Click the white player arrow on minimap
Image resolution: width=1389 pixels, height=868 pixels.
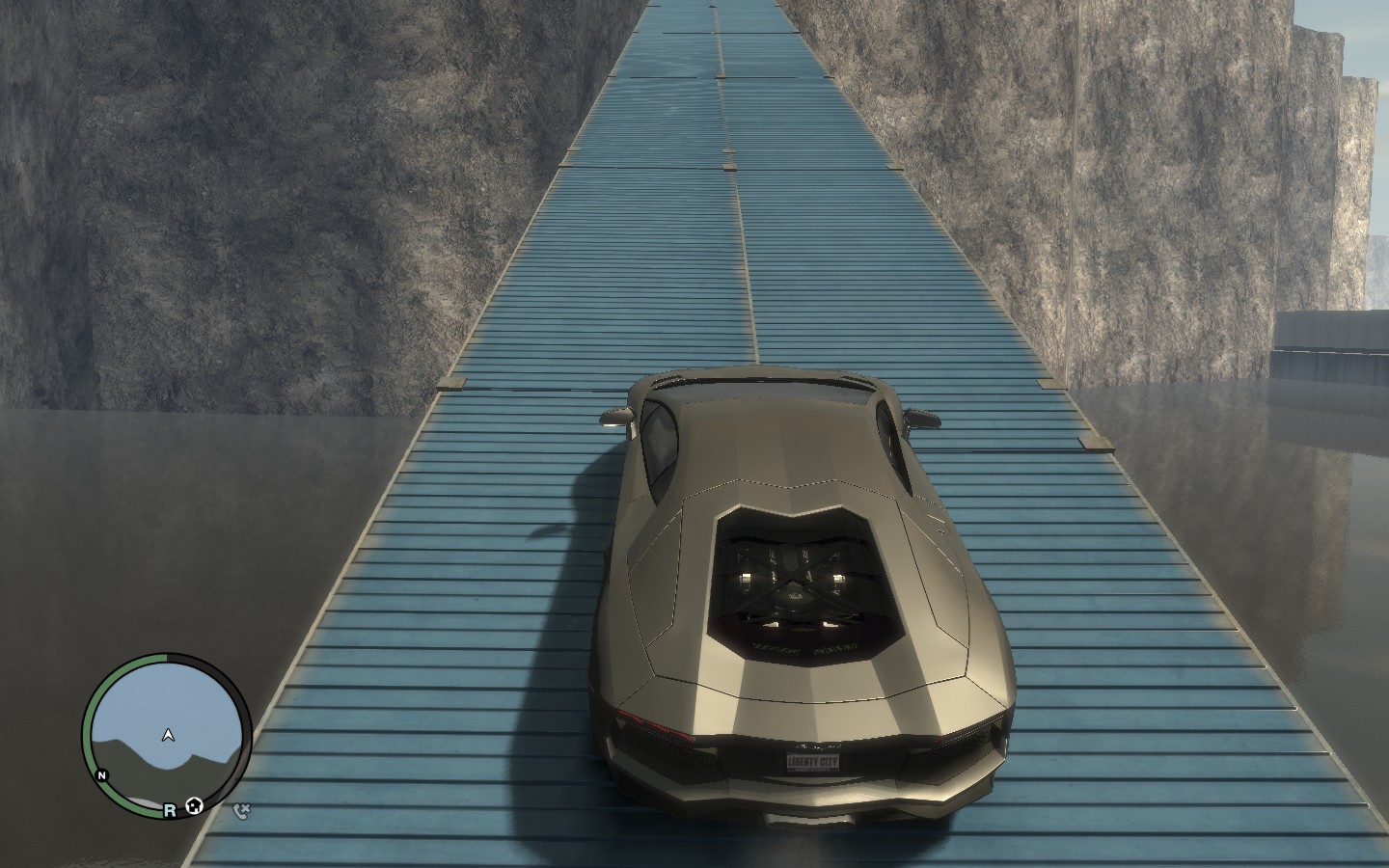pyautogui.click(x=169, y=736)
